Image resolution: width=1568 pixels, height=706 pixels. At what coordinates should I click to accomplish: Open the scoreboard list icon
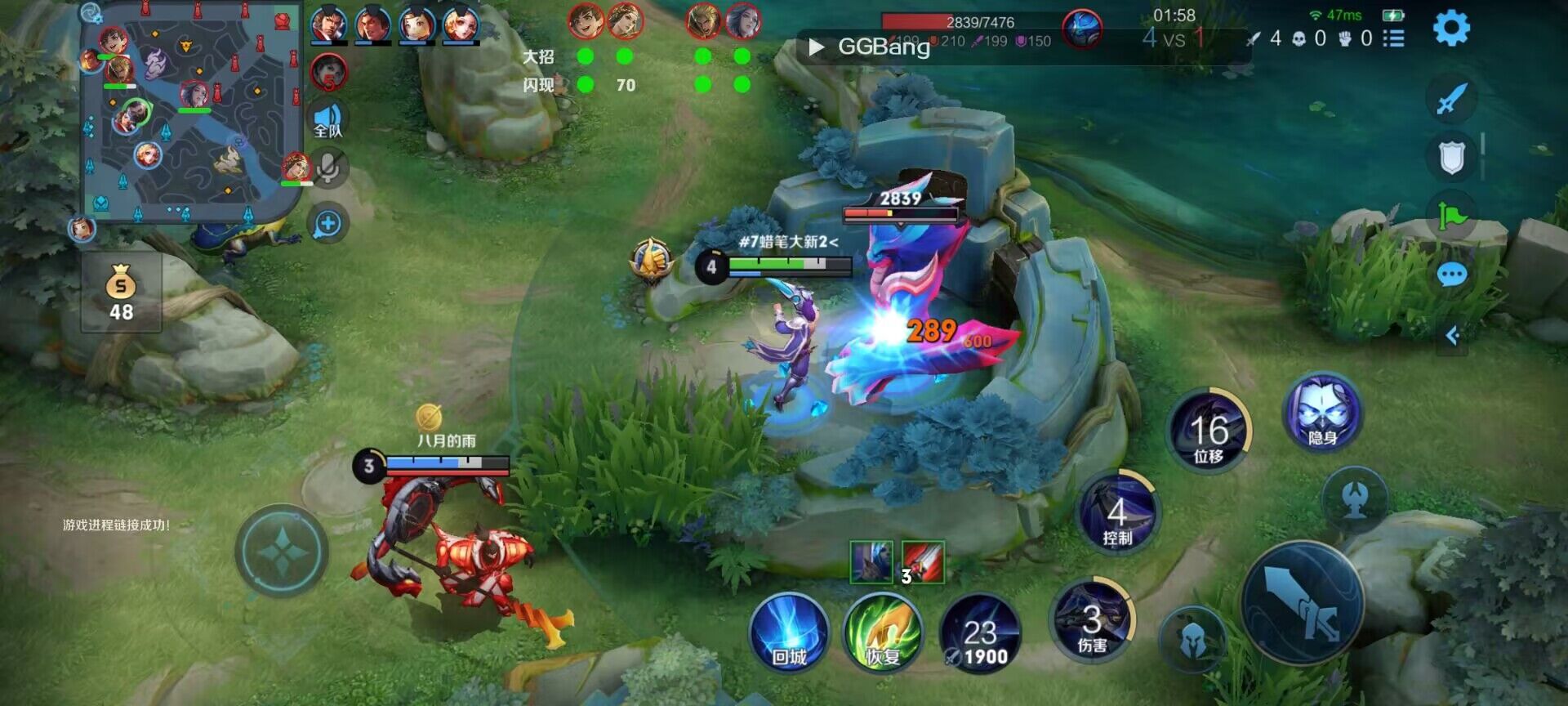click(1394, 38)
